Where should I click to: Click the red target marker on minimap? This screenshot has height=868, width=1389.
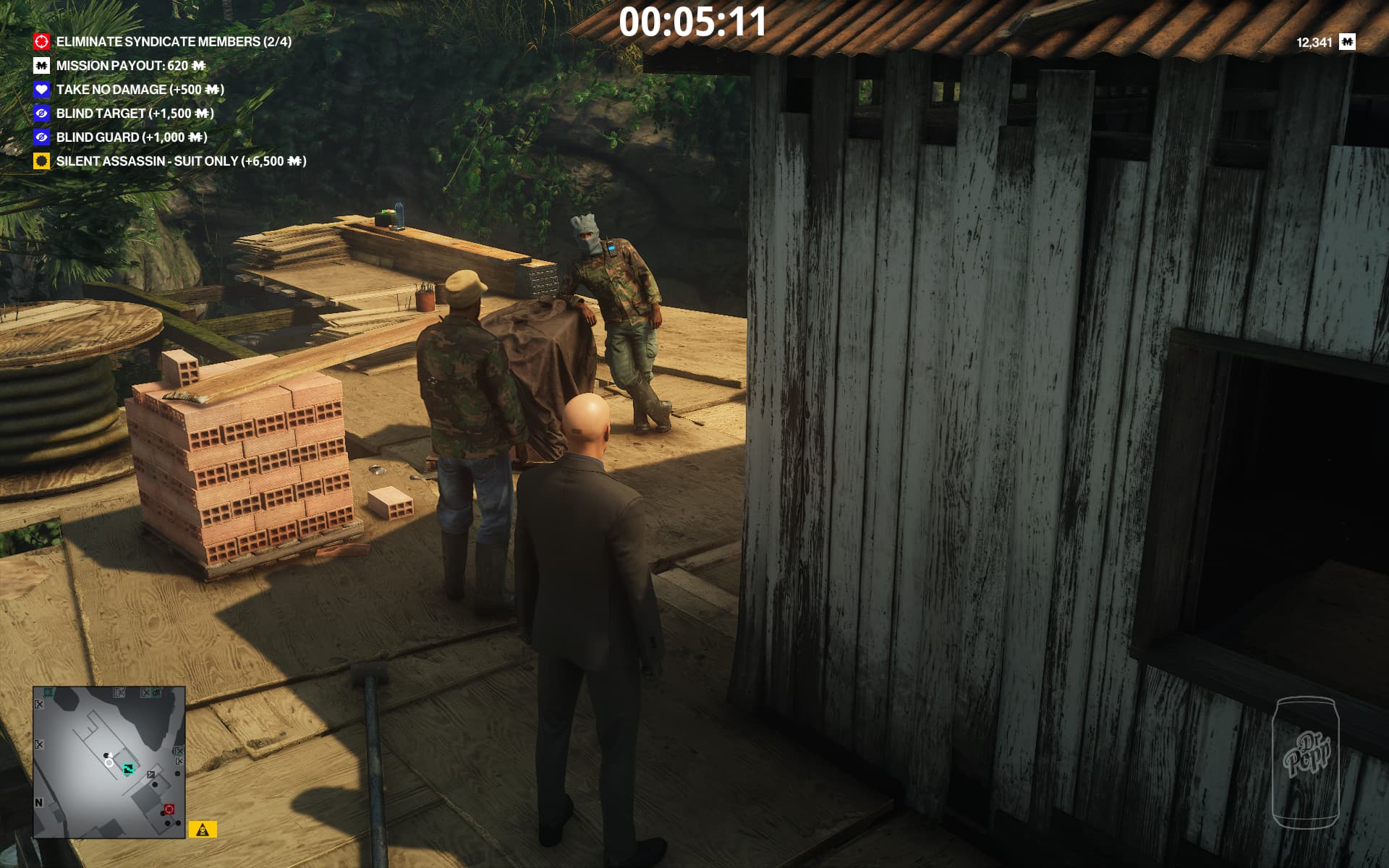click(x=169, y=809)
